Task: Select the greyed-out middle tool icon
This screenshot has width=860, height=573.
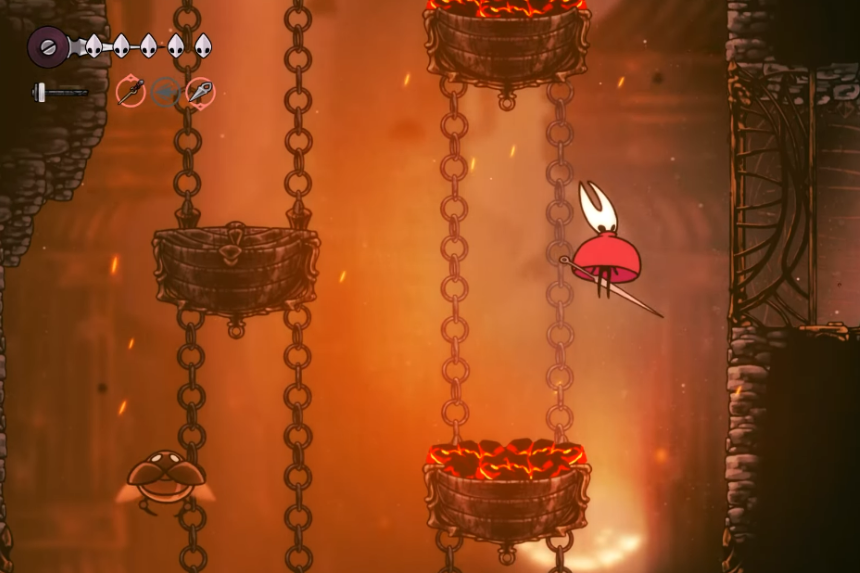Action: [165, 92]
